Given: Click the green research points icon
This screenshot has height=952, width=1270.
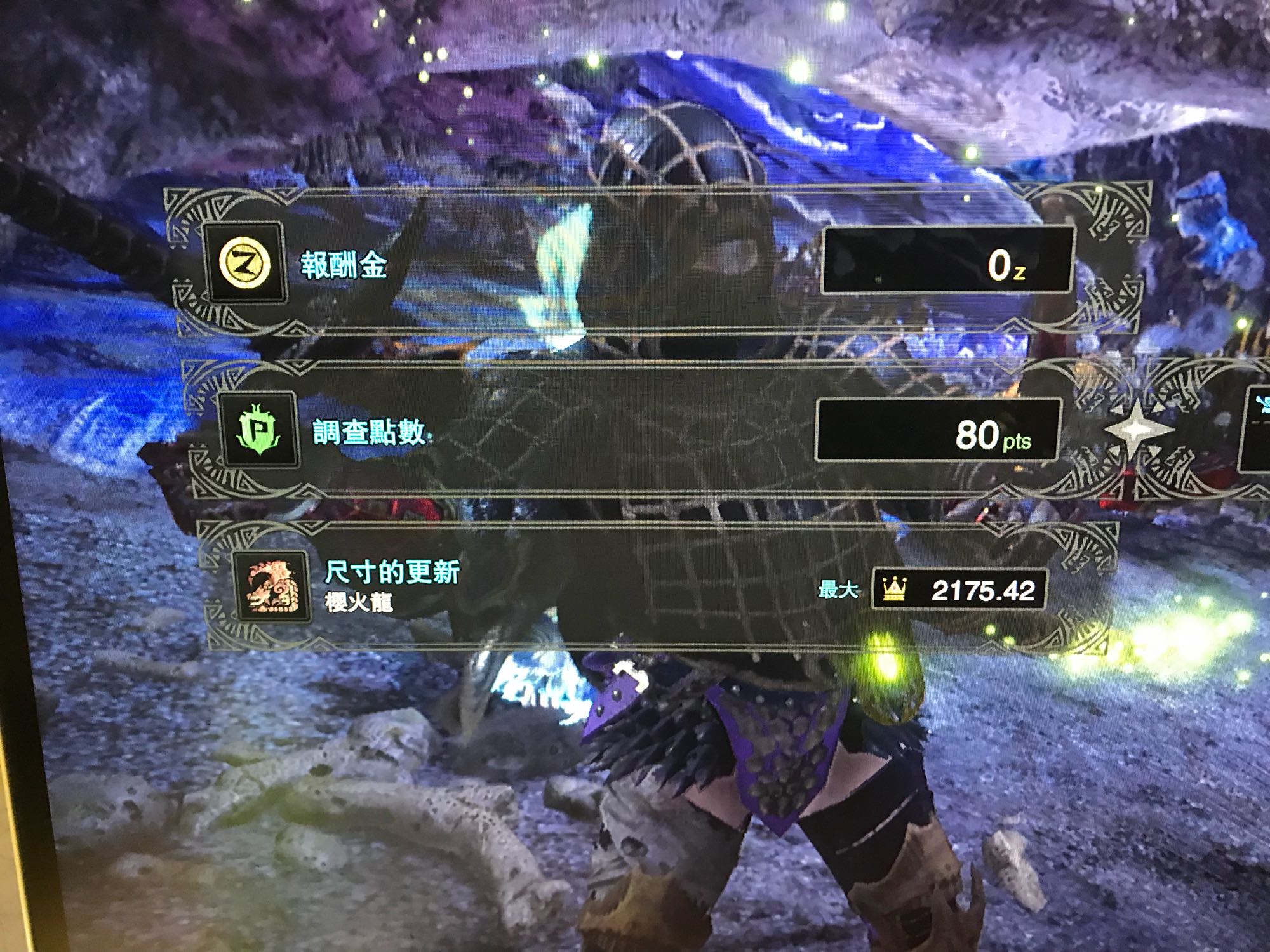Looking at the screenshot, I should tap(258, 431).
